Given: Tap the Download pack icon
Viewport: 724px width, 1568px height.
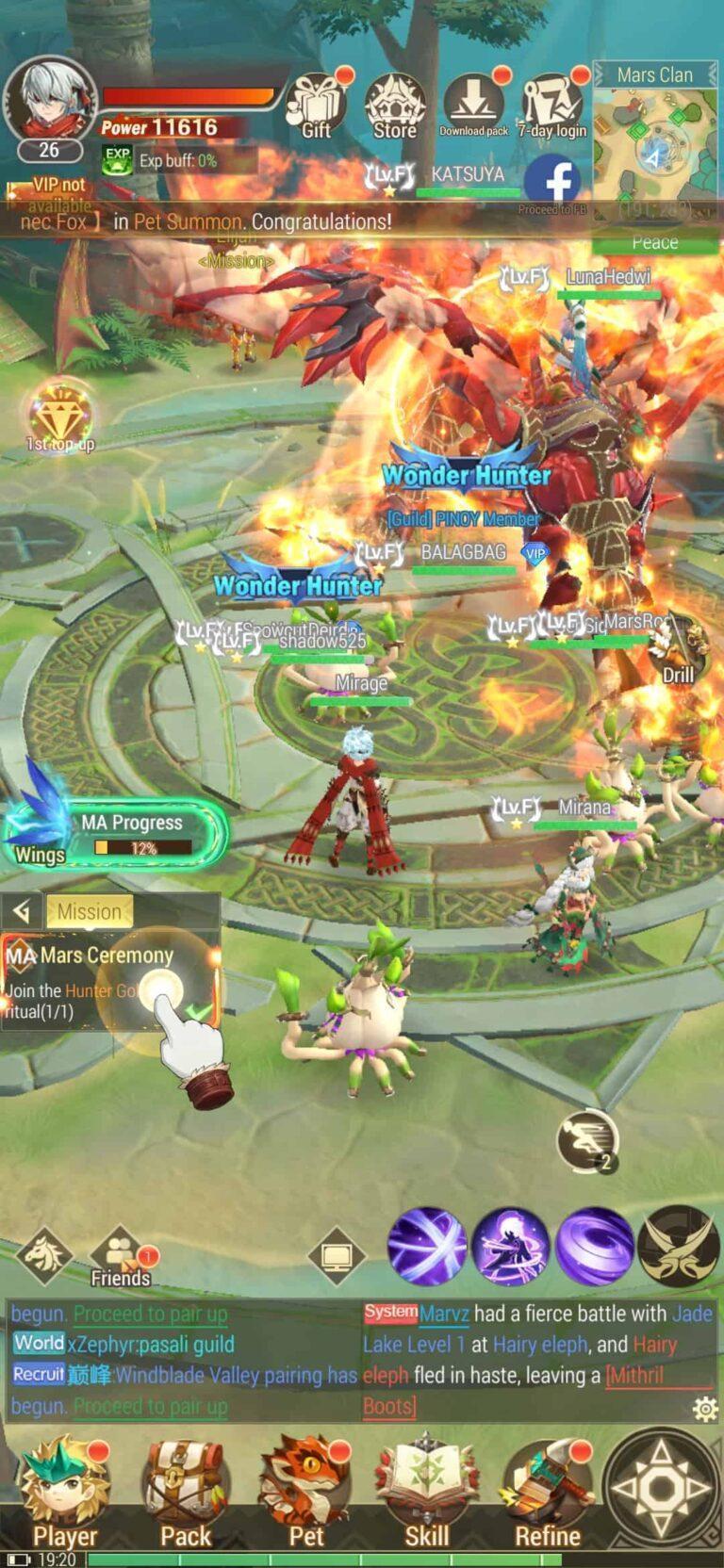Looking at the screenshot, I should 473,104.
